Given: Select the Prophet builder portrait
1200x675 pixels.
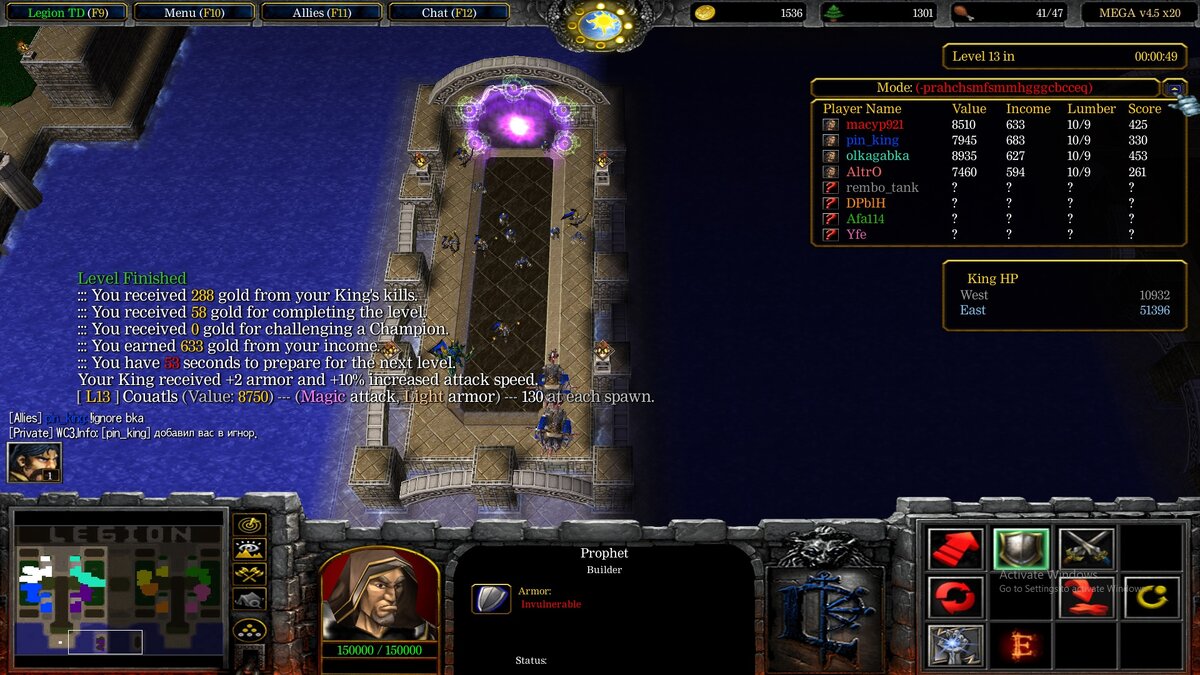Looking at the screenshot, I should [x=379, y=594].
